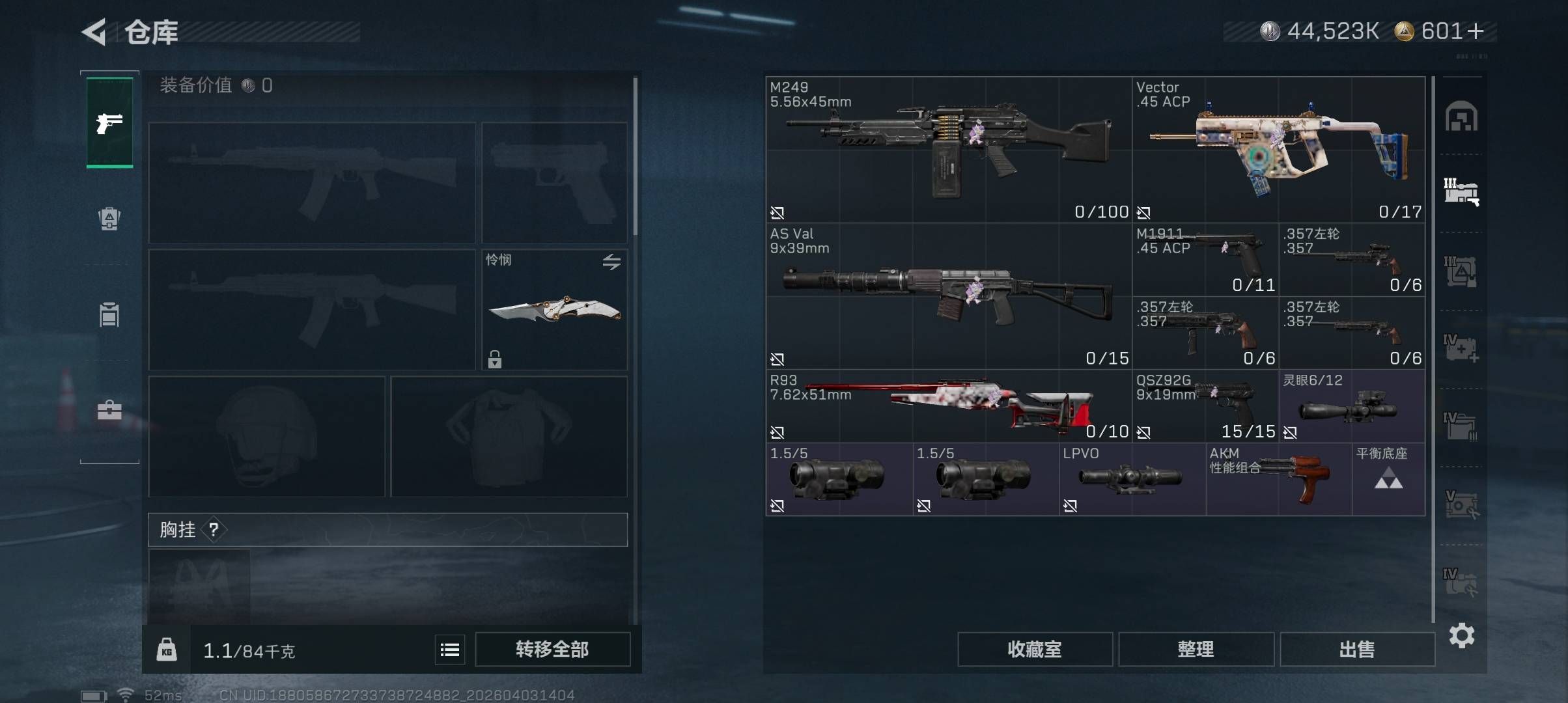Viewport: 1568px width, 703px height.
Task: Open the 收藏室 collection room
Action: [x=1034, y=649]
